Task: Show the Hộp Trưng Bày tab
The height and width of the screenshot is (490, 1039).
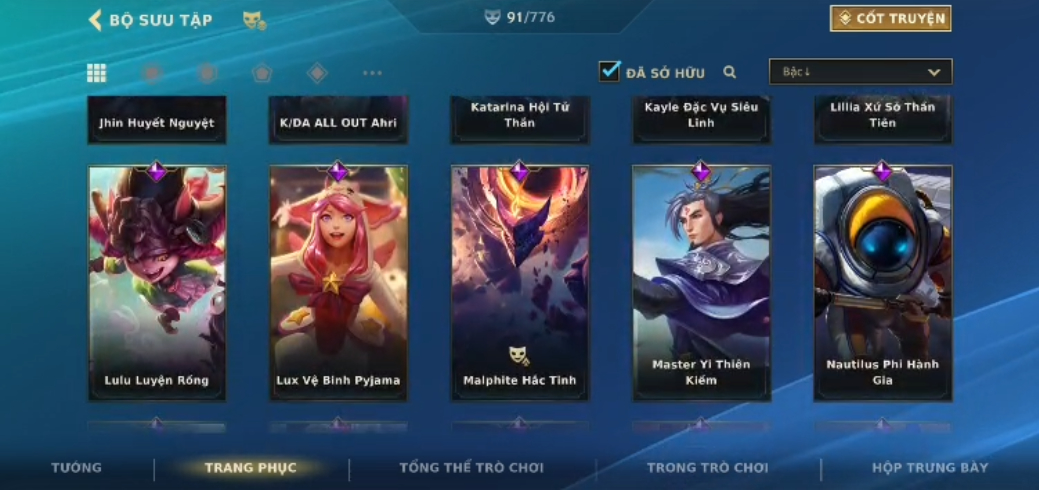Action: pos(930,468)
